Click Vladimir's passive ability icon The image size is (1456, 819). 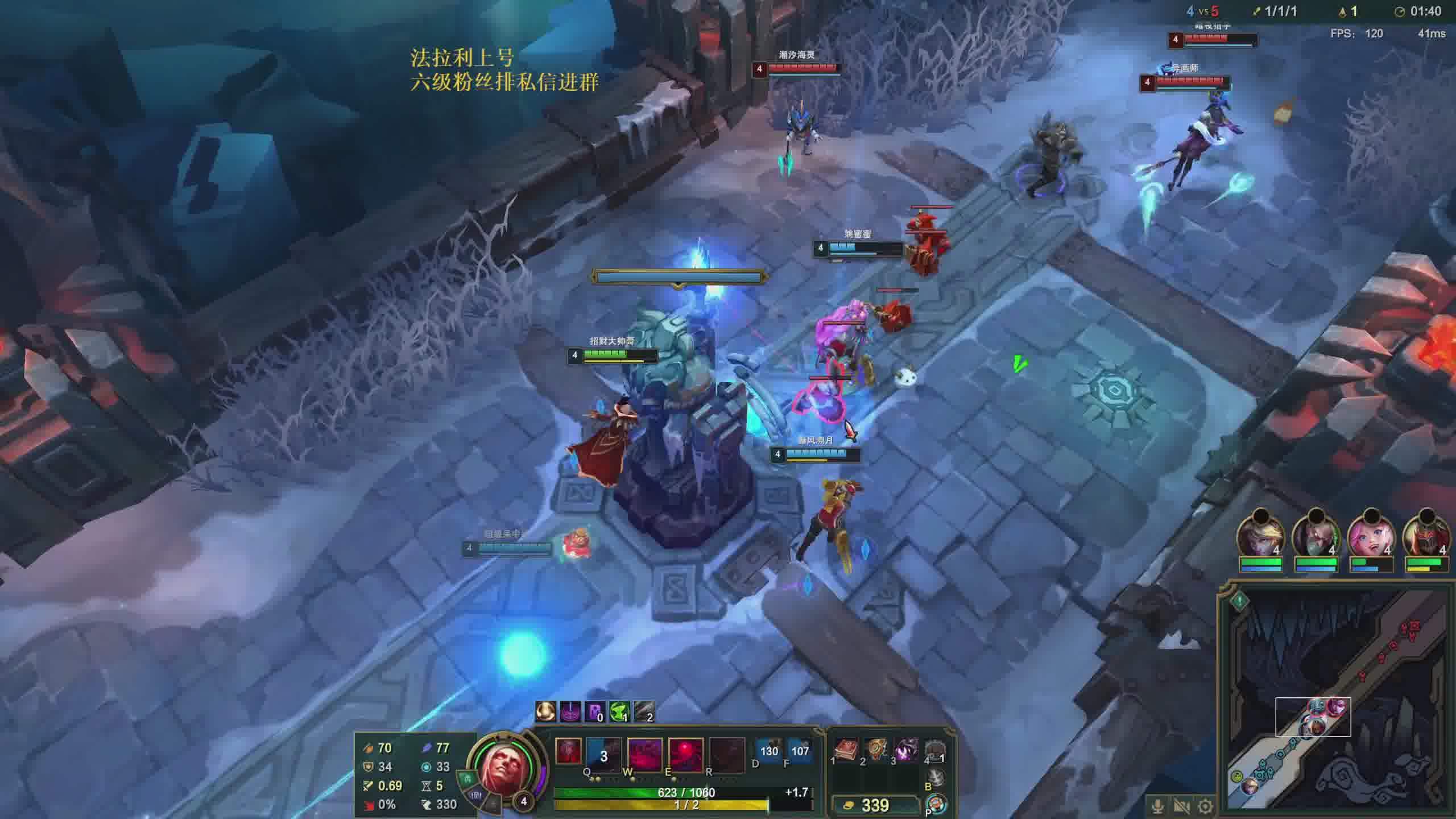click(568, 752)
